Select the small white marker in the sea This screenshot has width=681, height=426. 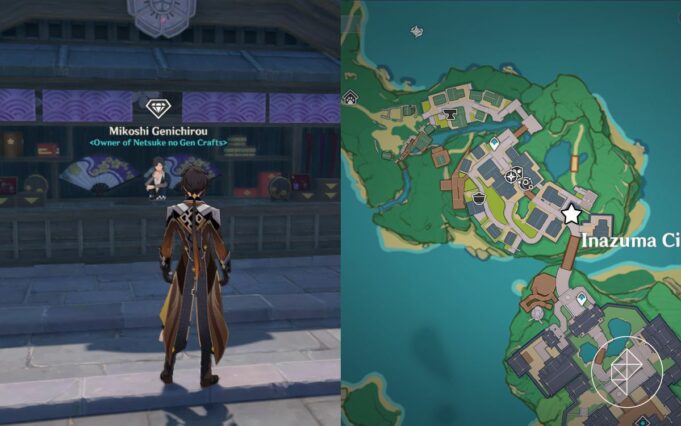click(x=415, y=31)
